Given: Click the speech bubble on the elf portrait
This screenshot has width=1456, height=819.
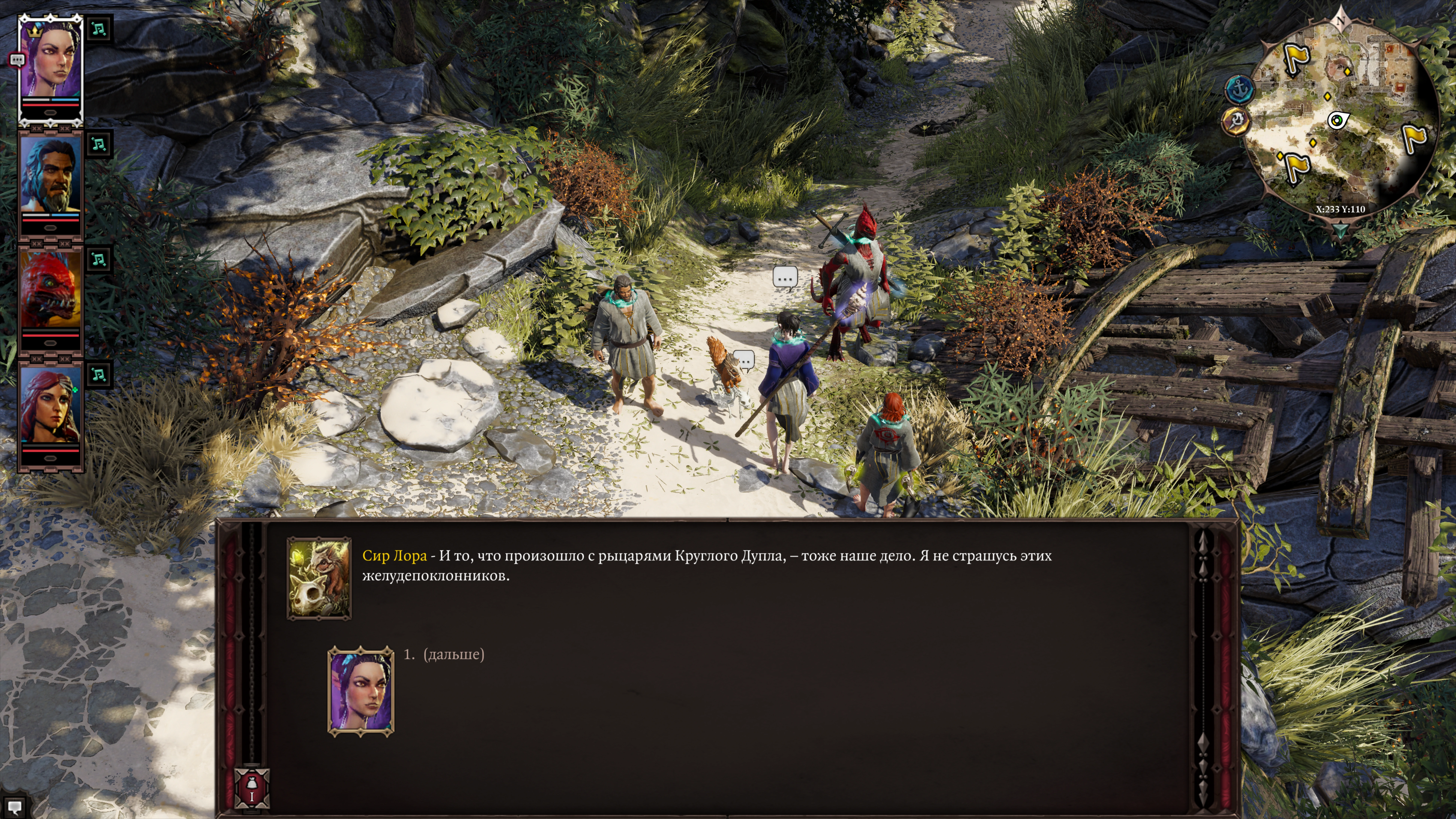Looking at the screenshot, I should click(17, 59).
